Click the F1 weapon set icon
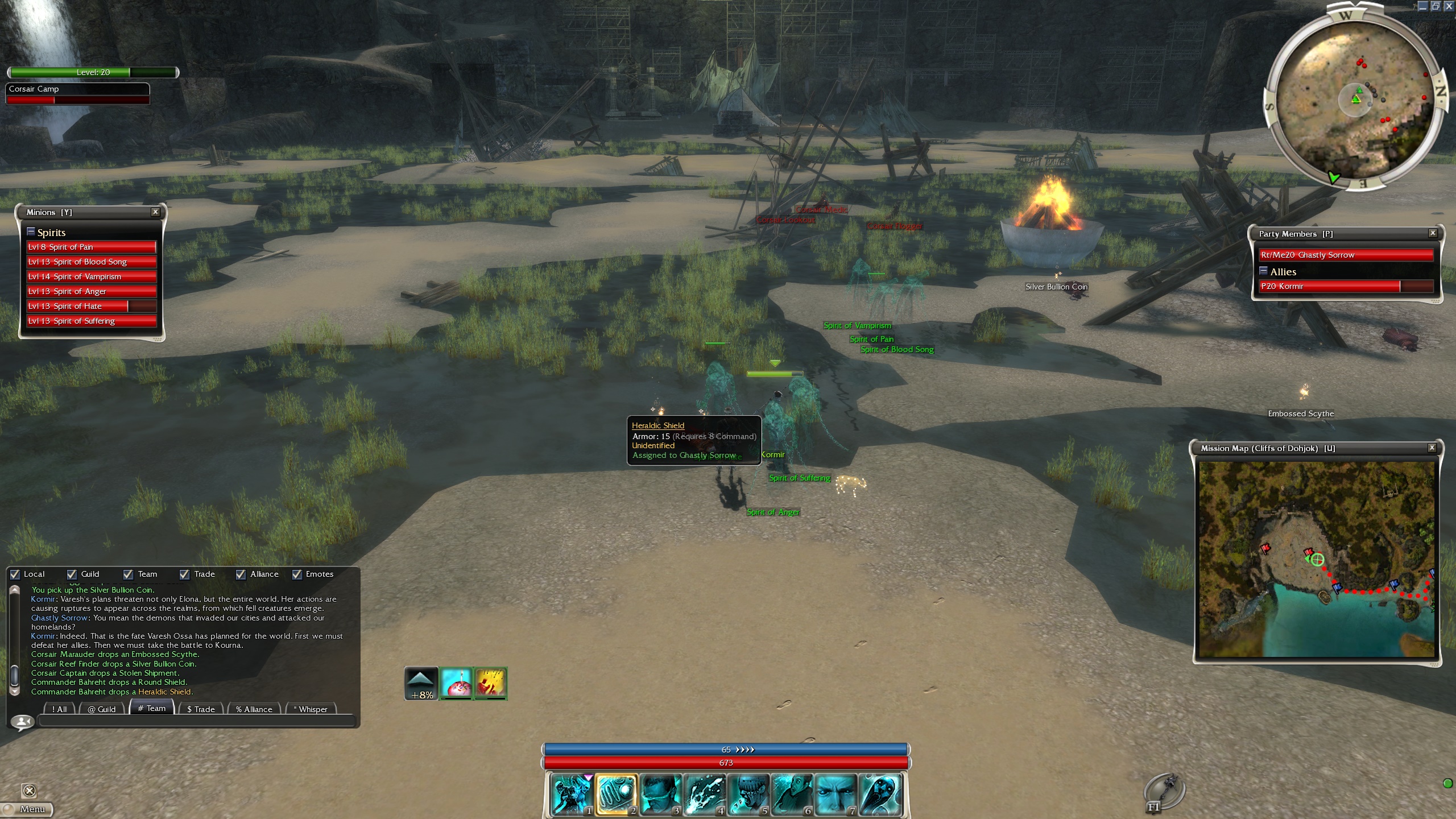Screen dimensions: 1456x819 (1163, 793)
